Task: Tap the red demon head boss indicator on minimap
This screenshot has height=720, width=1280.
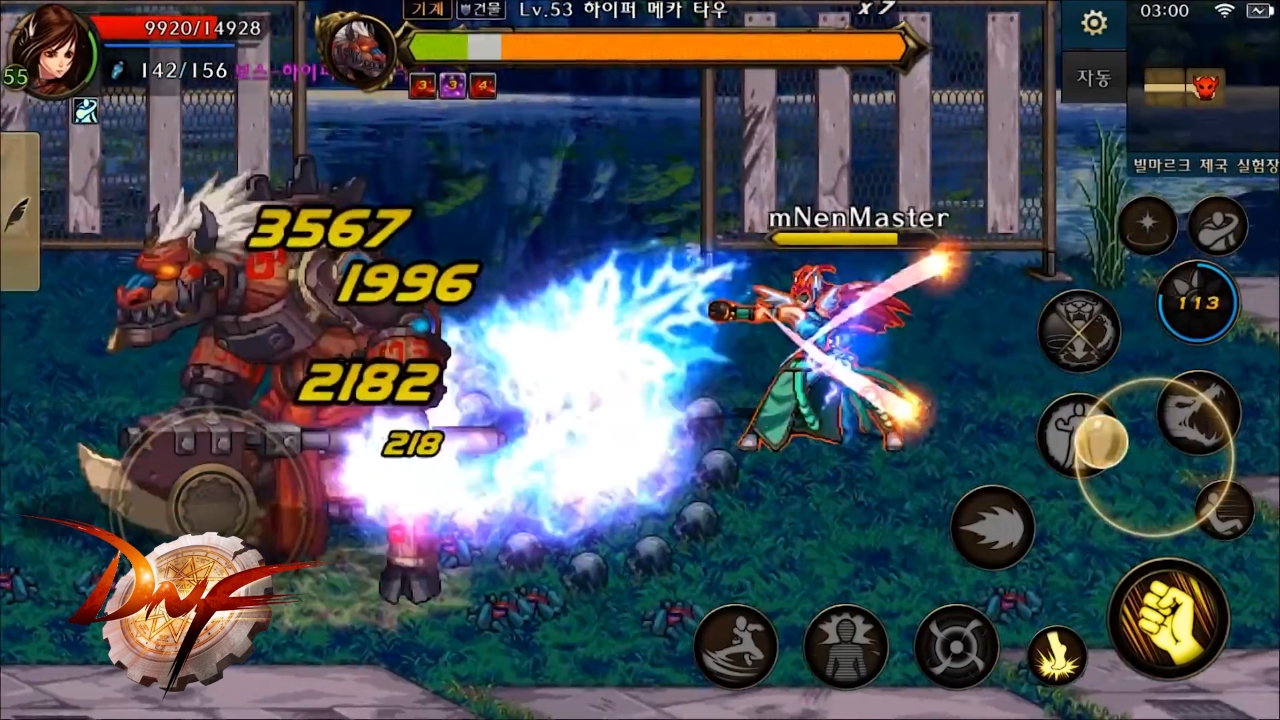Action: click(1204, 88)
